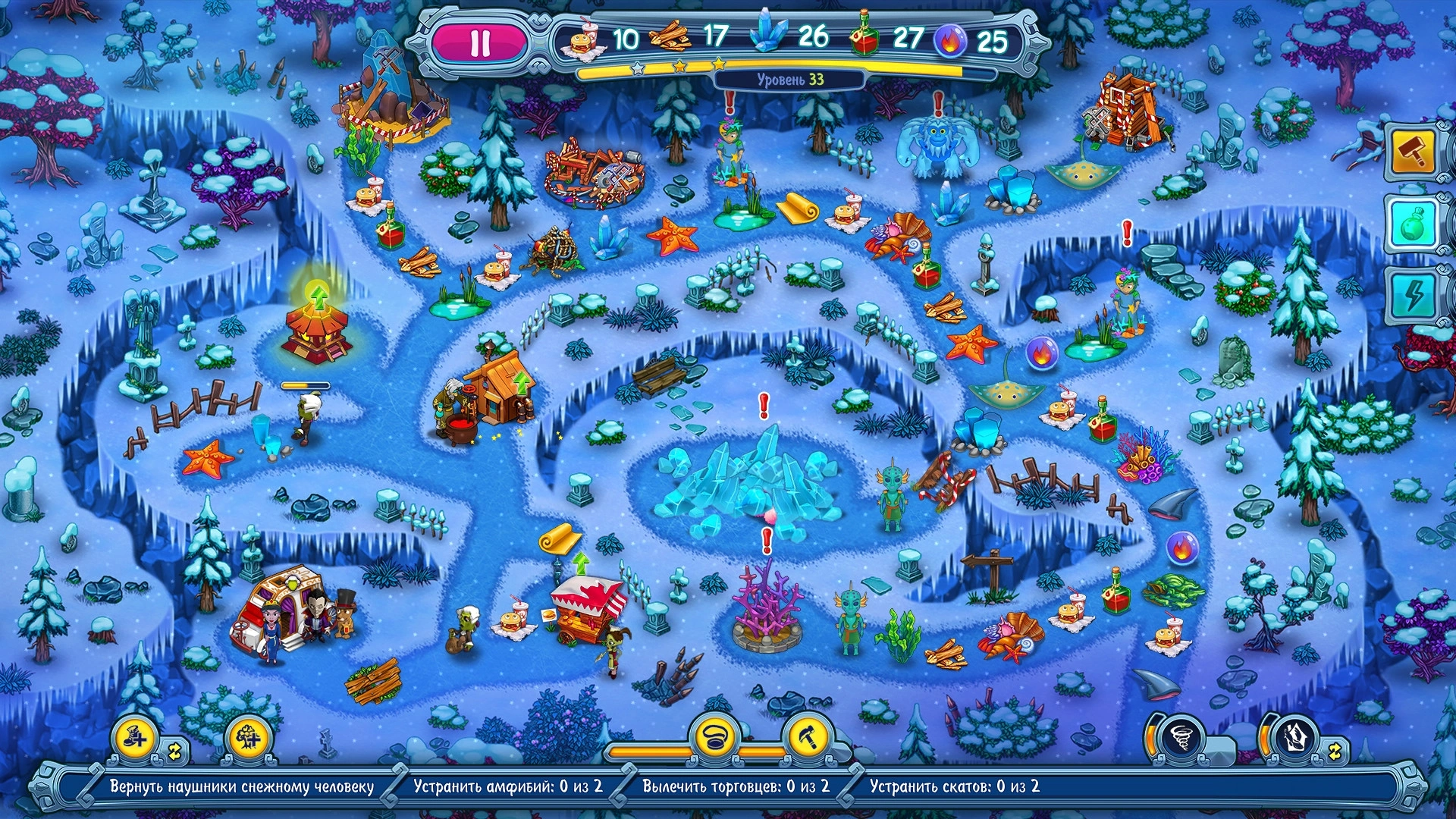Toggle the swap arrows beside the crystal skill
Viewport: 1456px width, 819px height.
[1335, 752]
